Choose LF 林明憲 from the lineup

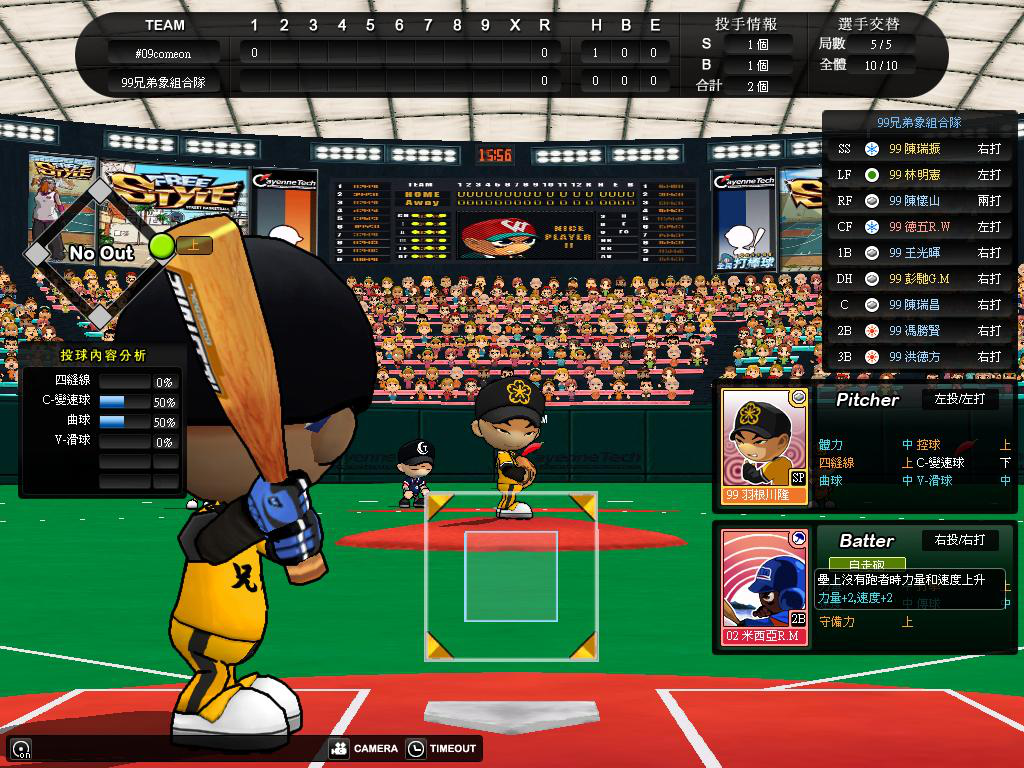(919, 175)
